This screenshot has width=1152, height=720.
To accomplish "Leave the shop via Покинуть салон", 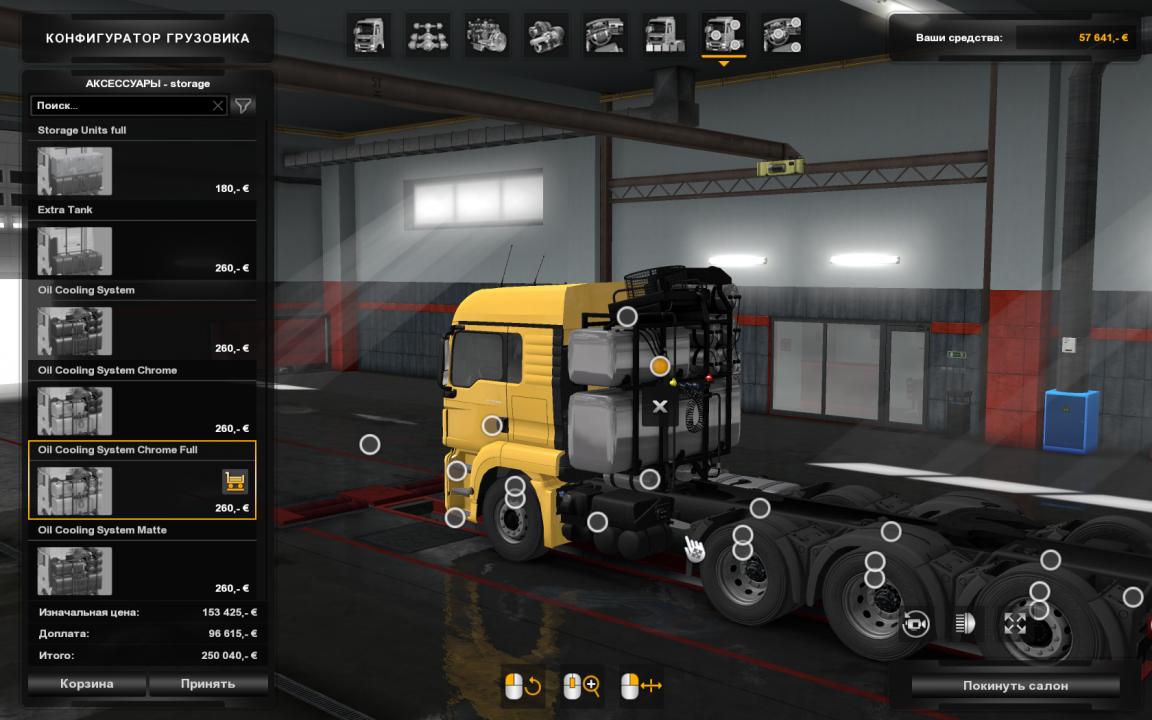I will point(1015,686).
